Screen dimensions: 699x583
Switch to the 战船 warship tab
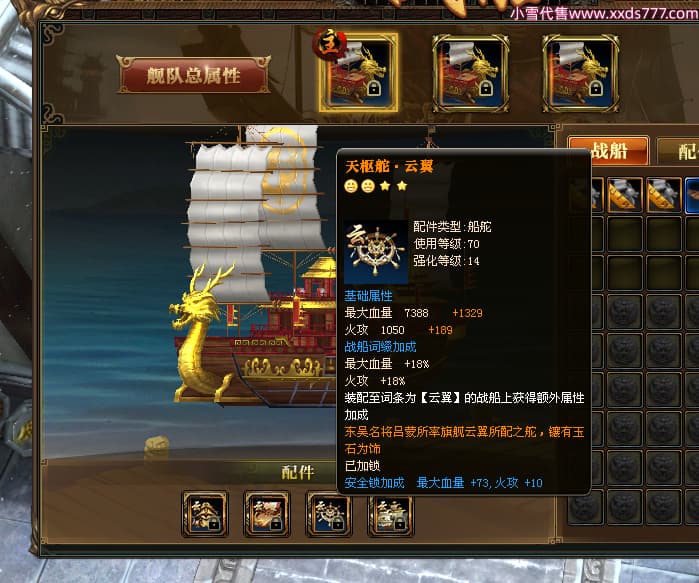[x=610, y=152]
